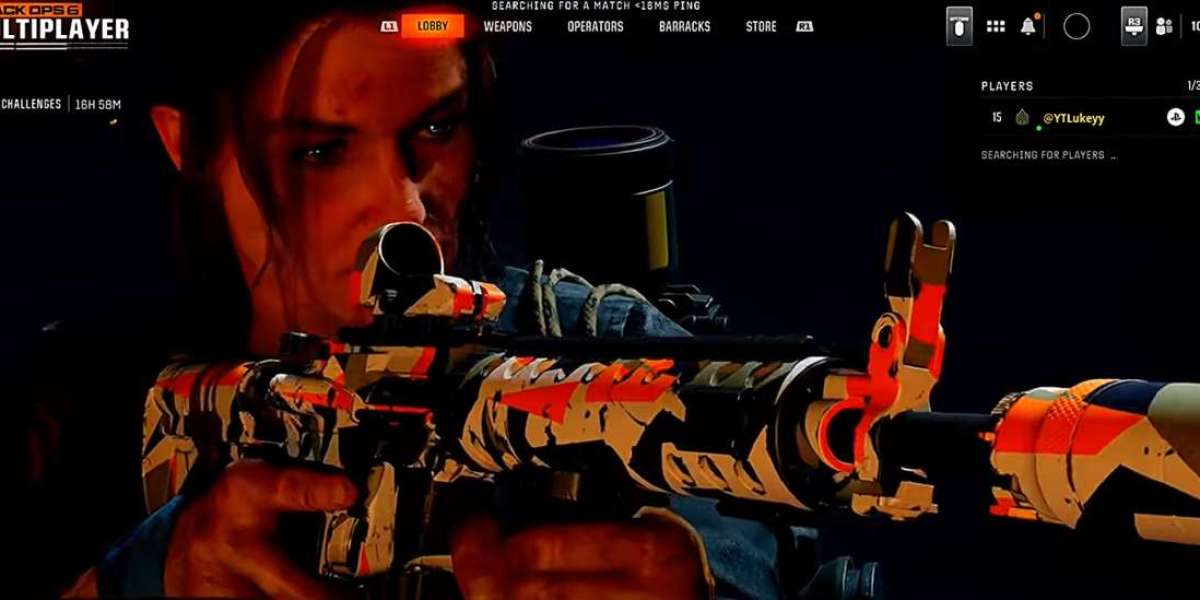This screenshot has width=1200, height=600.
Task: Open the Weapons tab
Action: point(508,27)
